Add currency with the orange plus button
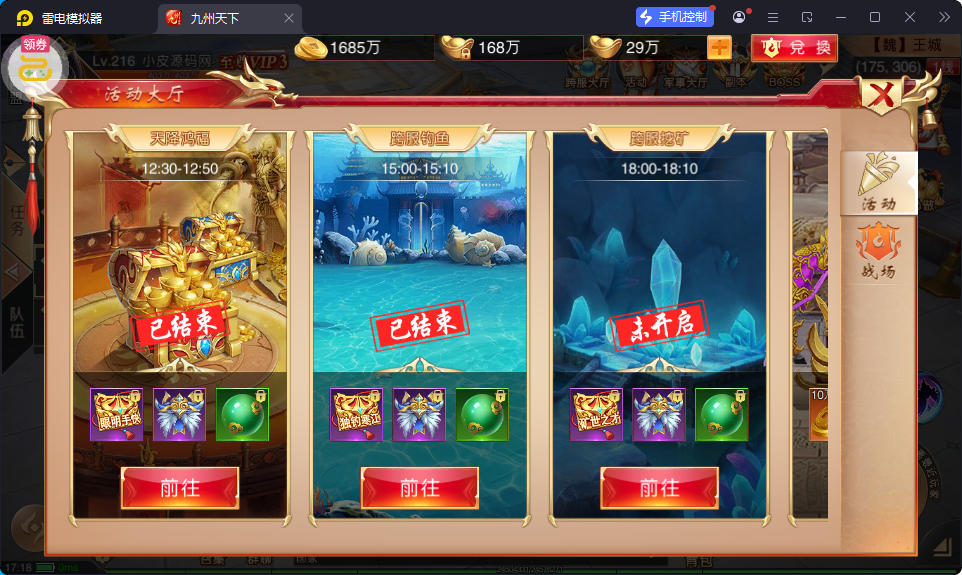 [719, 47]
